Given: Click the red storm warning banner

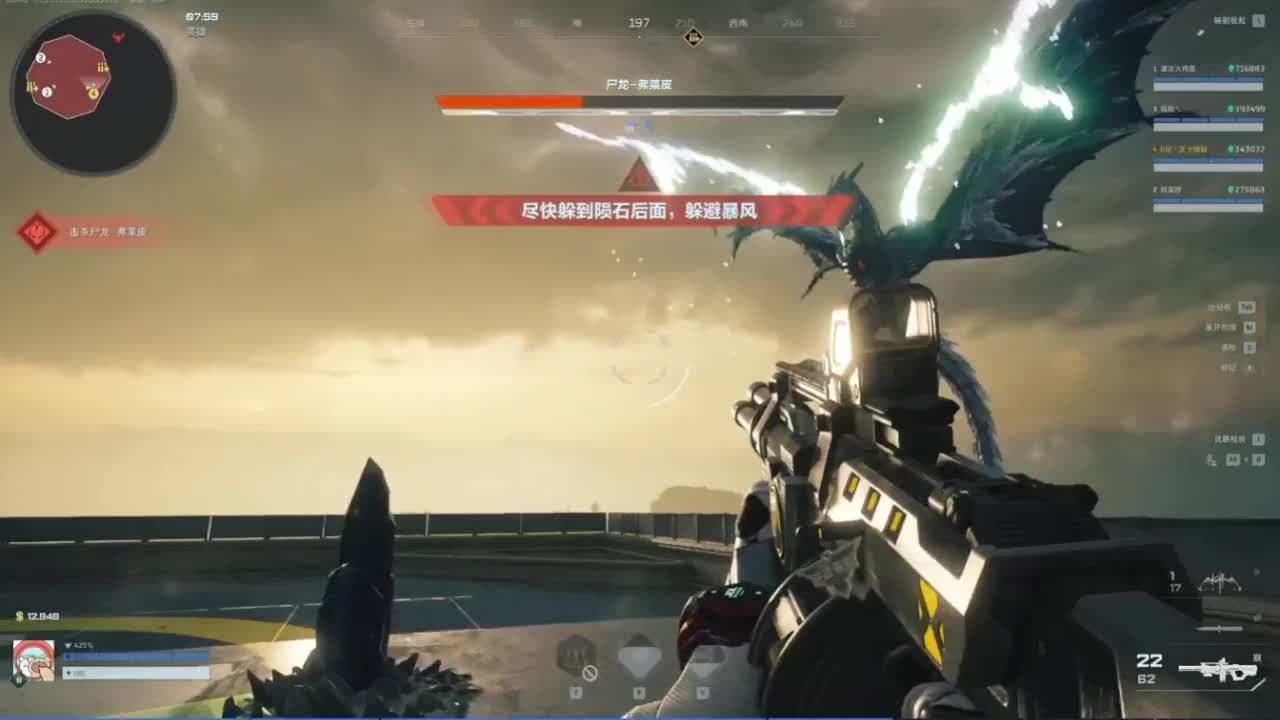Looking at the screenshot, I should 640,211.
